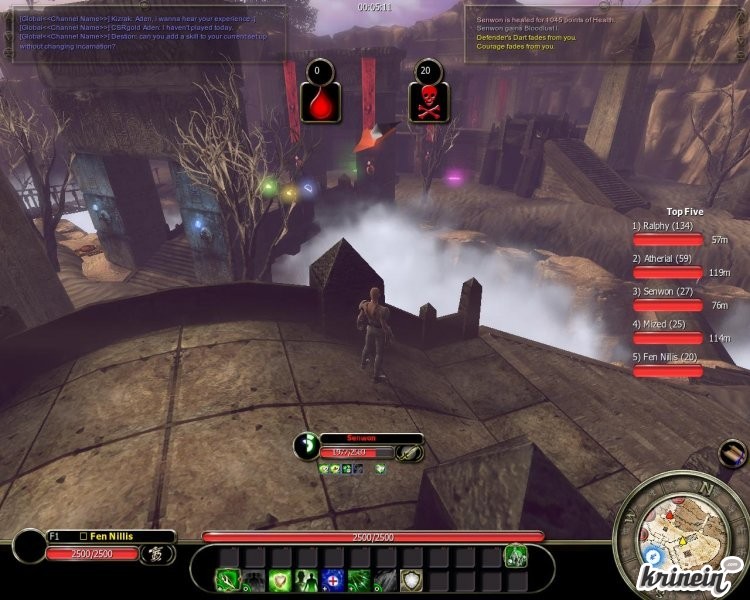
Task: Open the global chat log
Action: pos(150,30)
